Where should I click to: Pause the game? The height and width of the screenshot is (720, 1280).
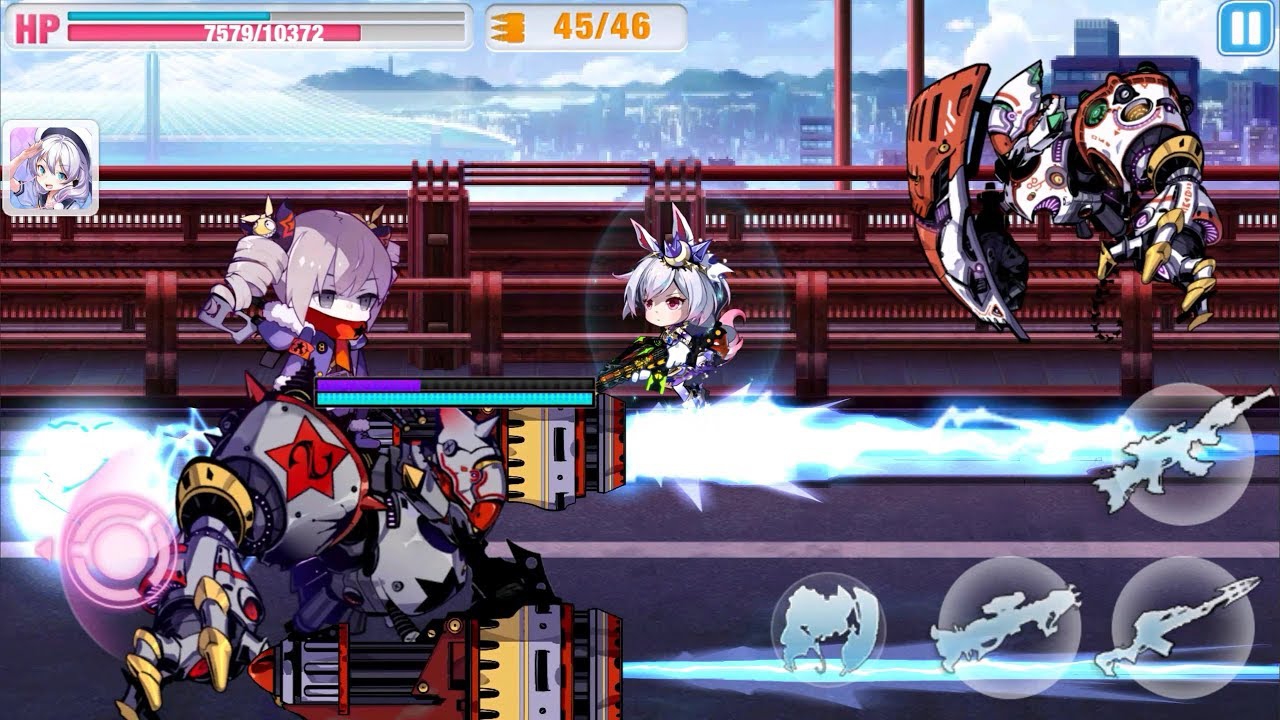click(1245, 28)
